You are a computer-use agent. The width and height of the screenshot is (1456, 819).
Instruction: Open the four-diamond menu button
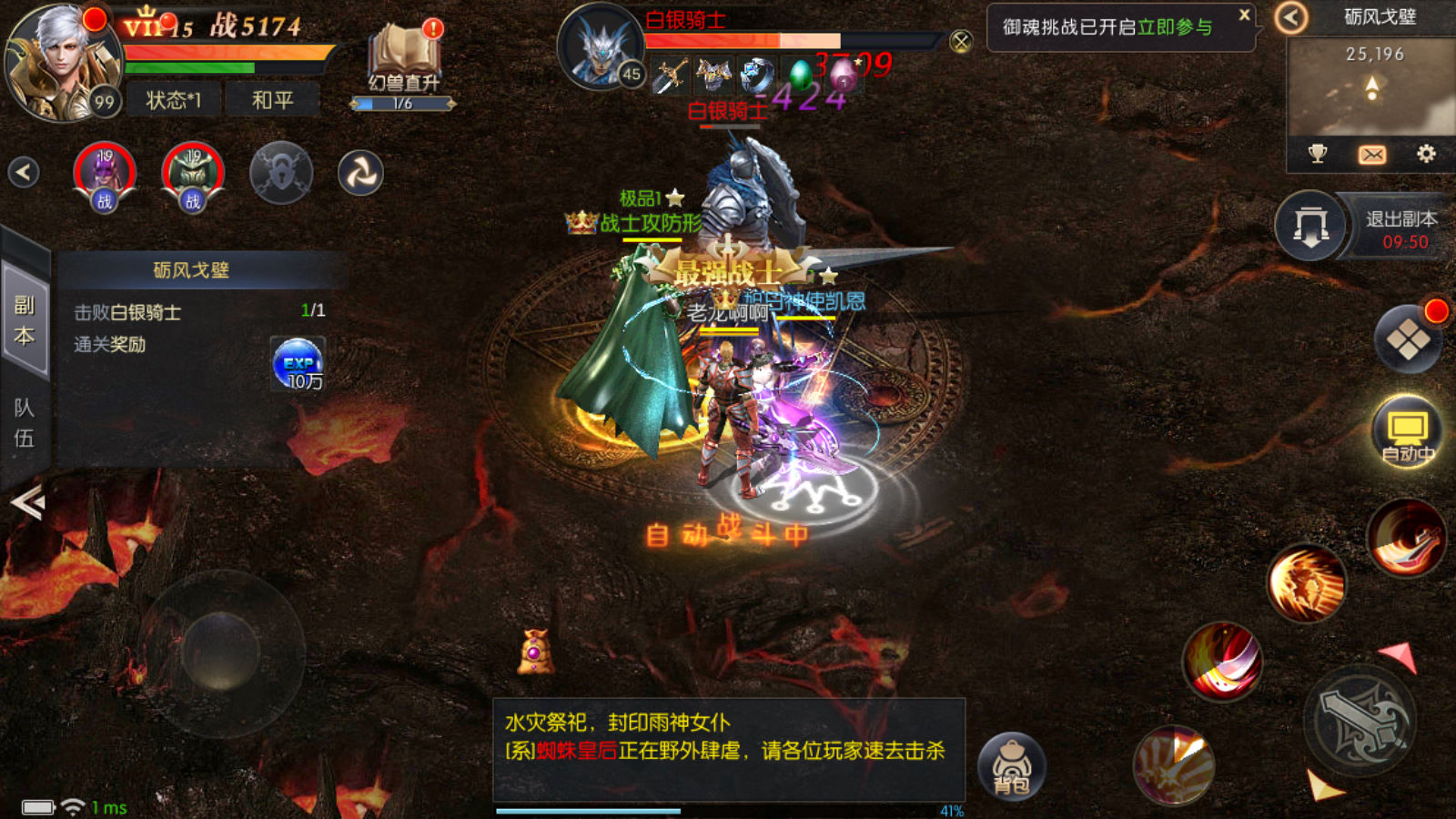click(x=1408, y=339)
